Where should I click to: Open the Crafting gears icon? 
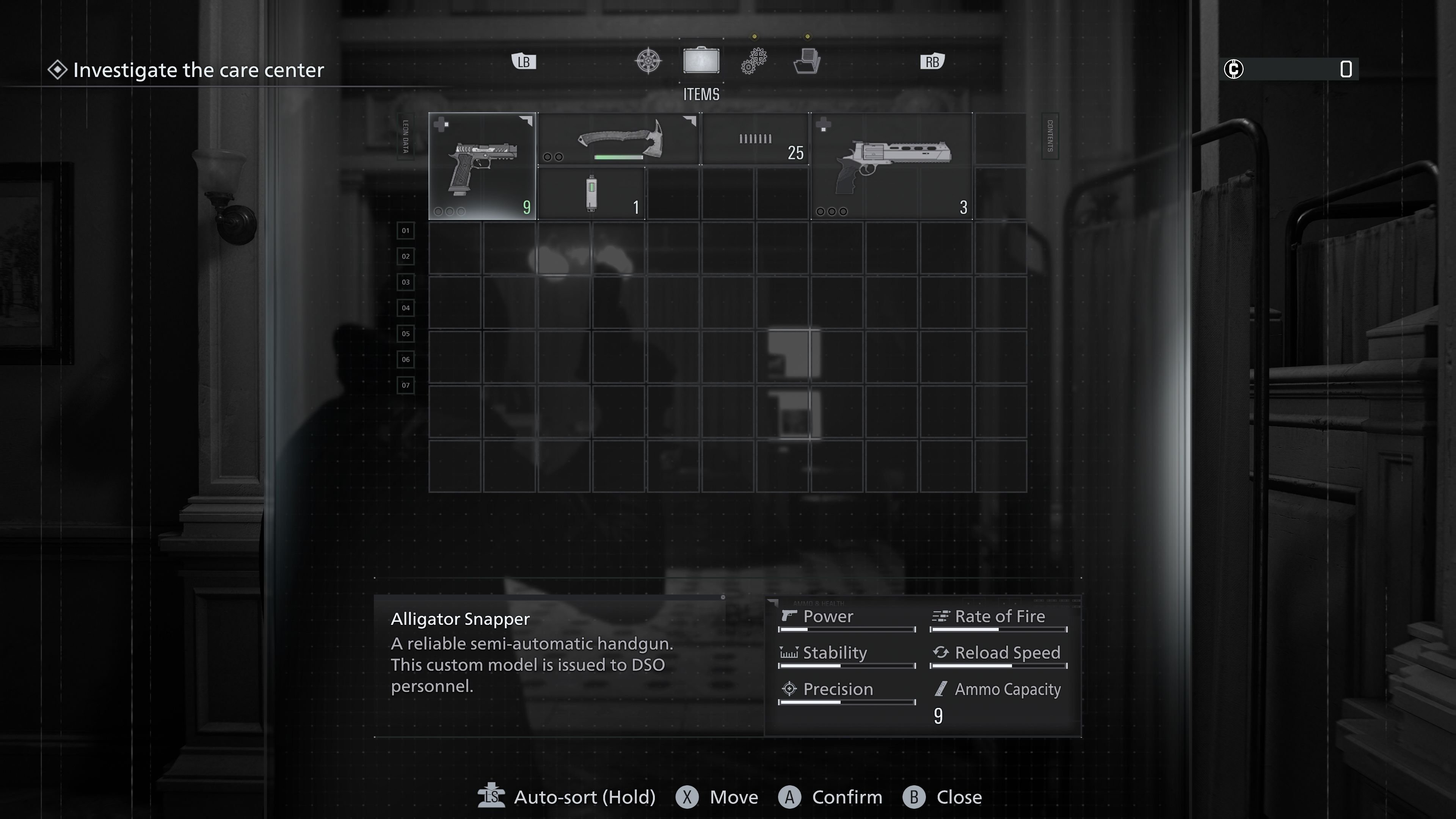753,61
